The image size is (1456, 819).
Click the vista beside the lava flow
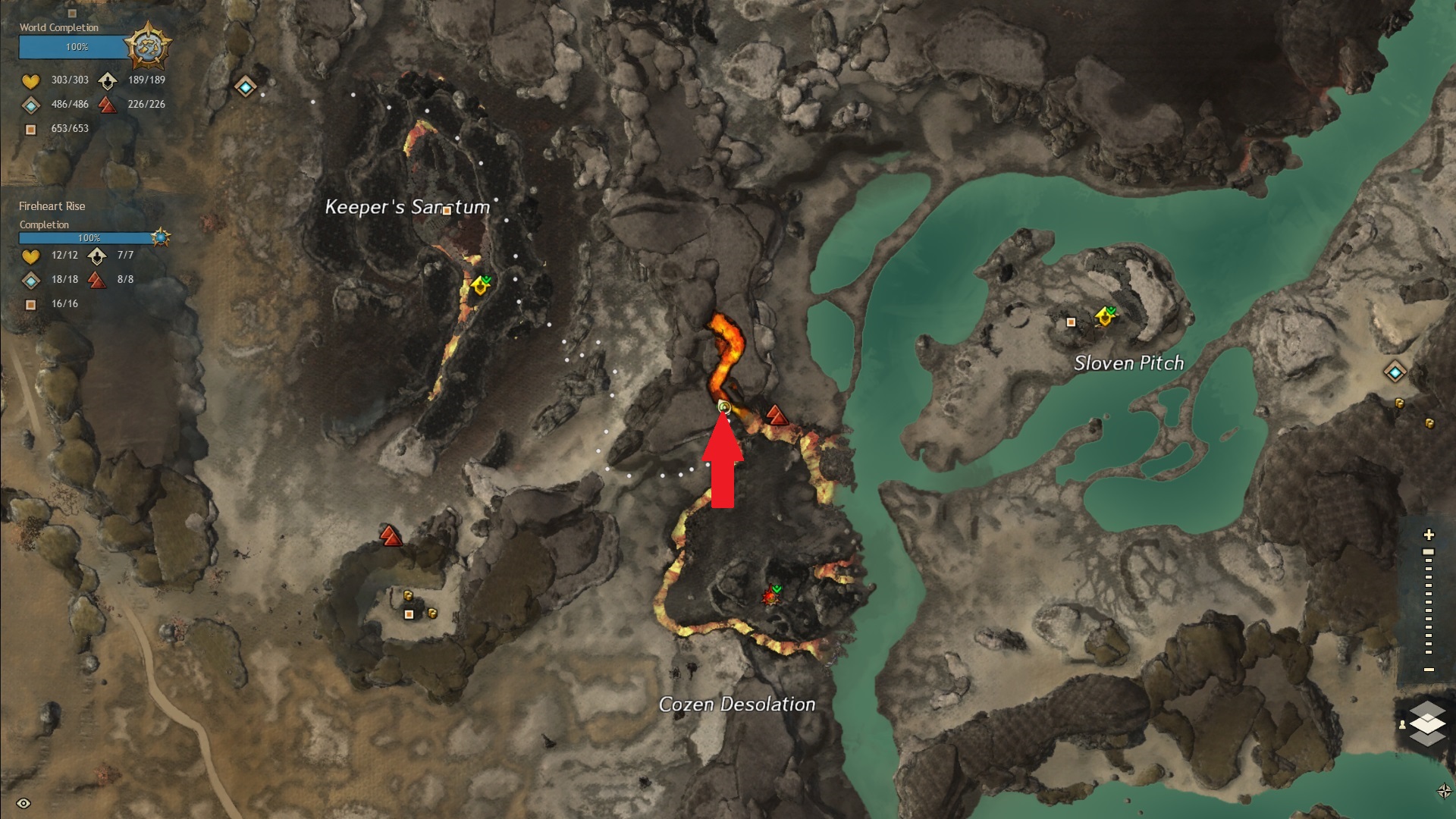coord(775,415)
